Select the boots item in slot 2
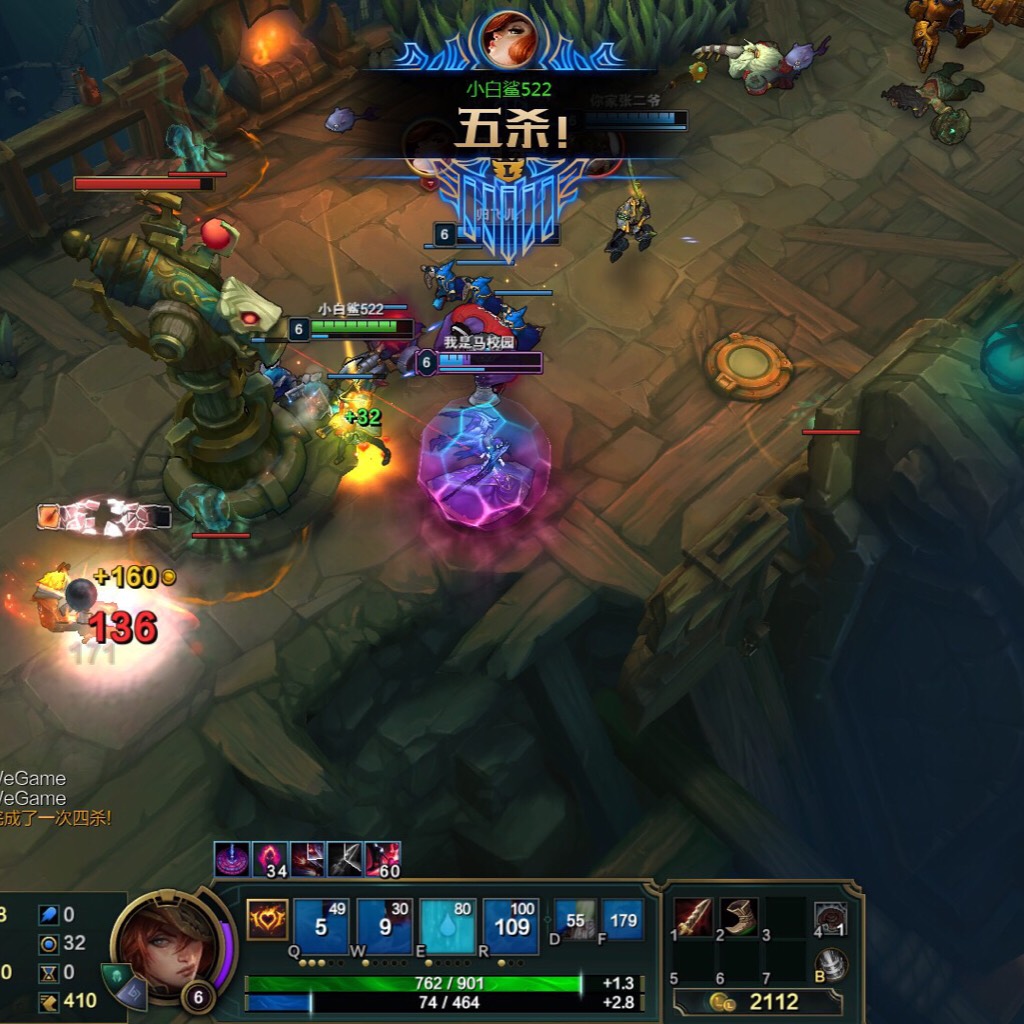1024x1024 pixels. (739, 917)
